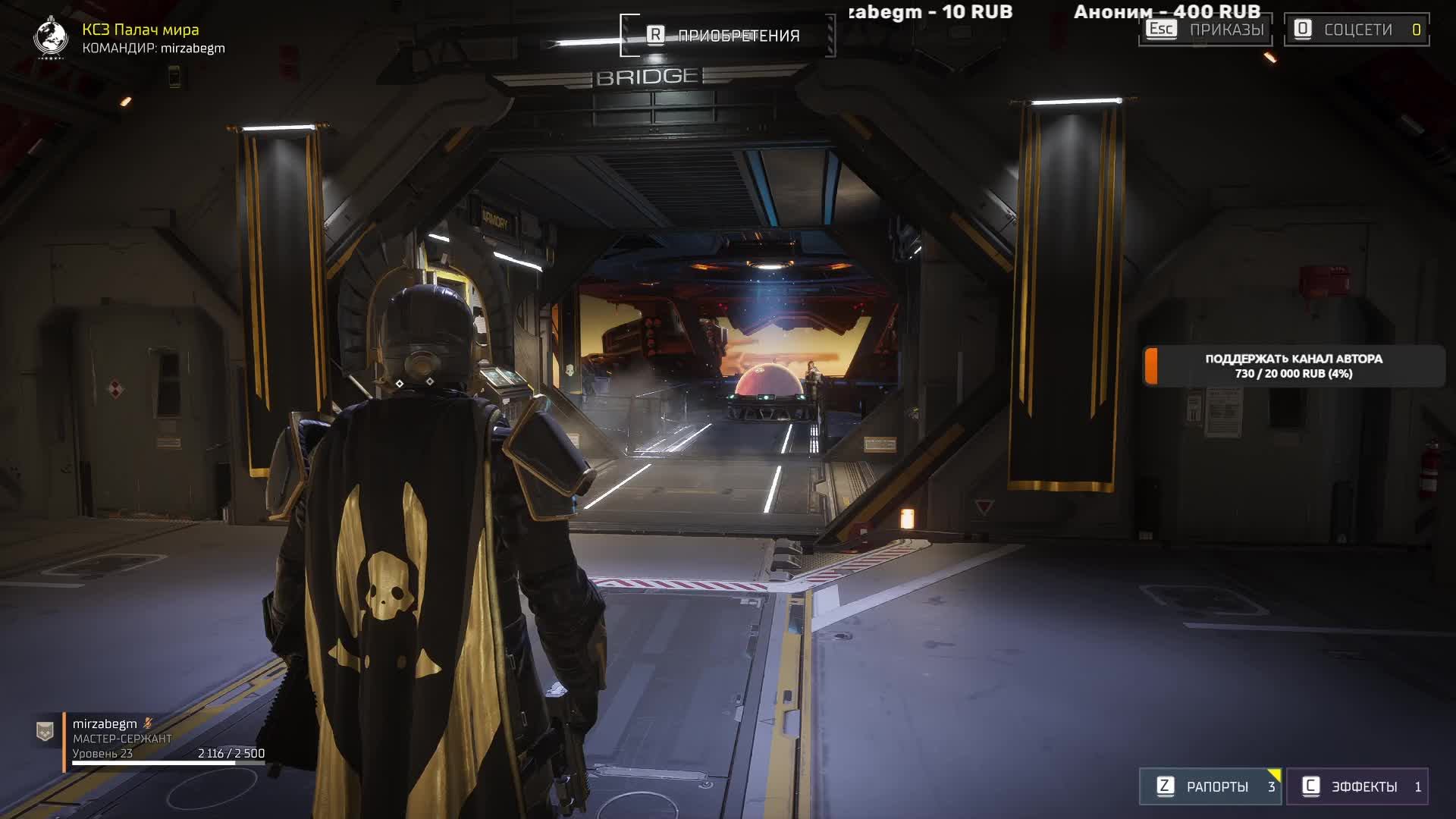This screenshot has width=1456, height=819.
Task: Open the Приобретения menu
Action: coord(726,36)
